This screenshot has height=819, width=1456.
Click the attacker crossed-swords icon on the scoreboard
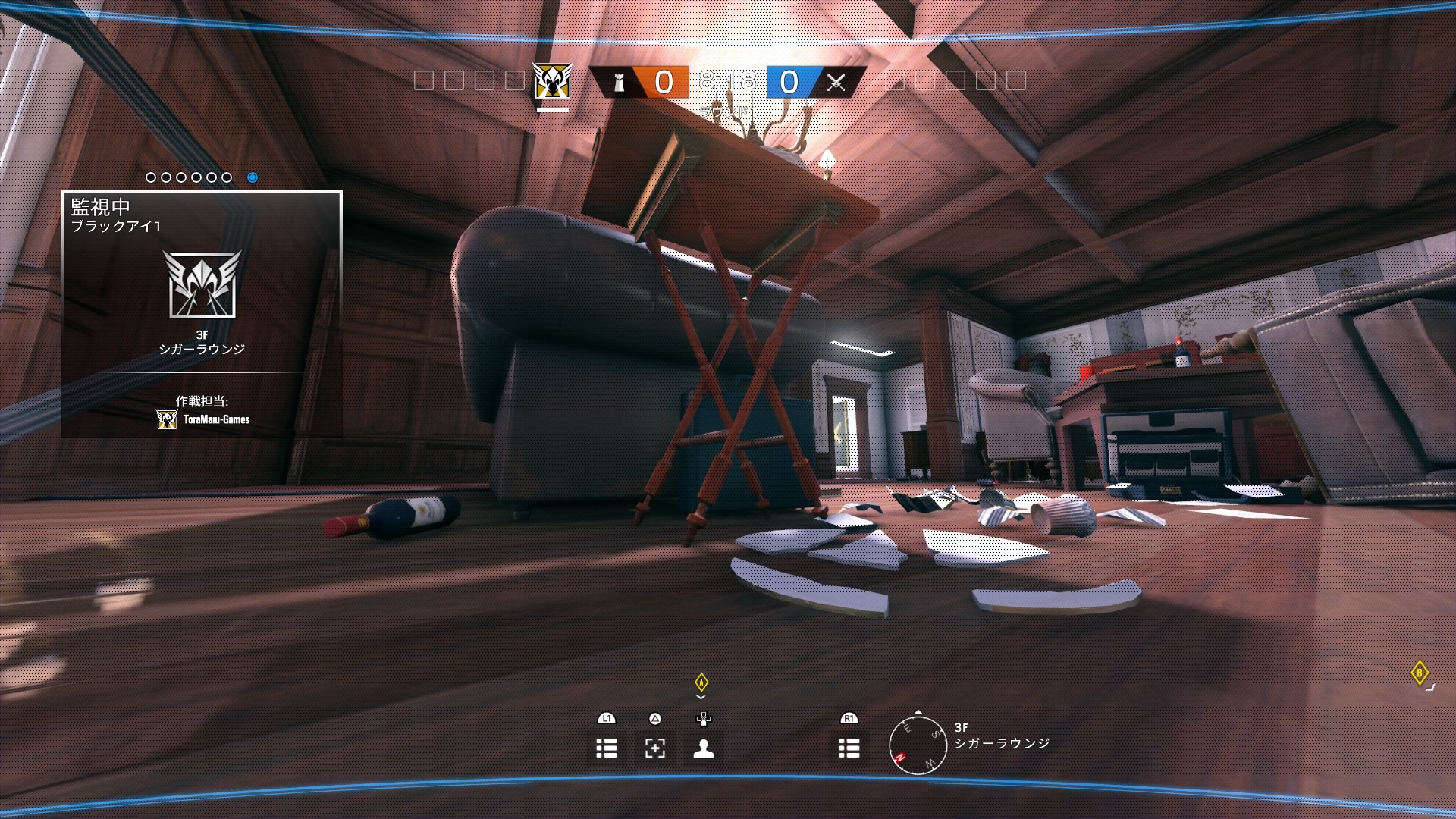(x=836, y=83)
